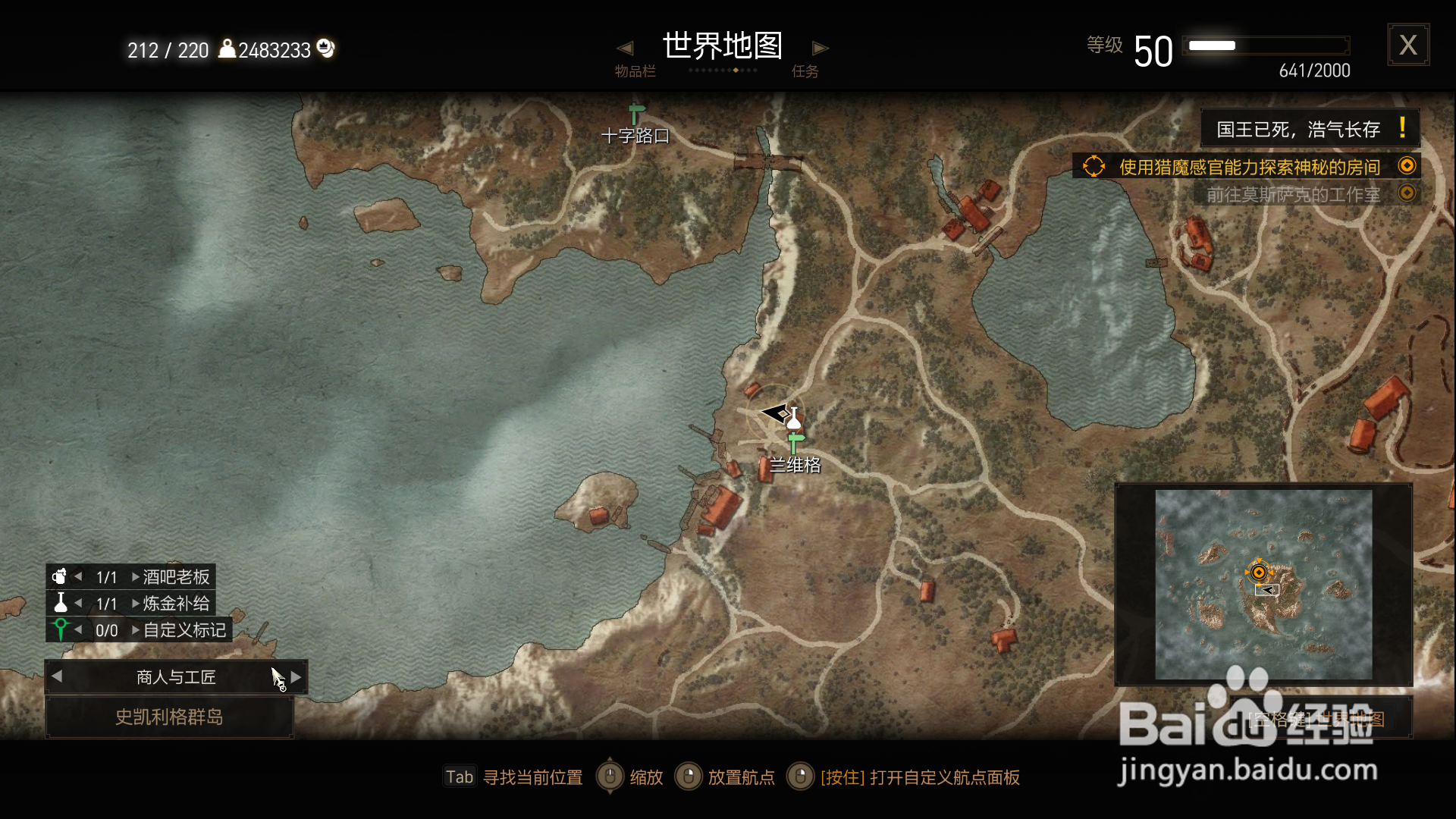Click the flask icon beside 炼金补给 filter
The image size is (1456, 819).
[x=61, y=603]
